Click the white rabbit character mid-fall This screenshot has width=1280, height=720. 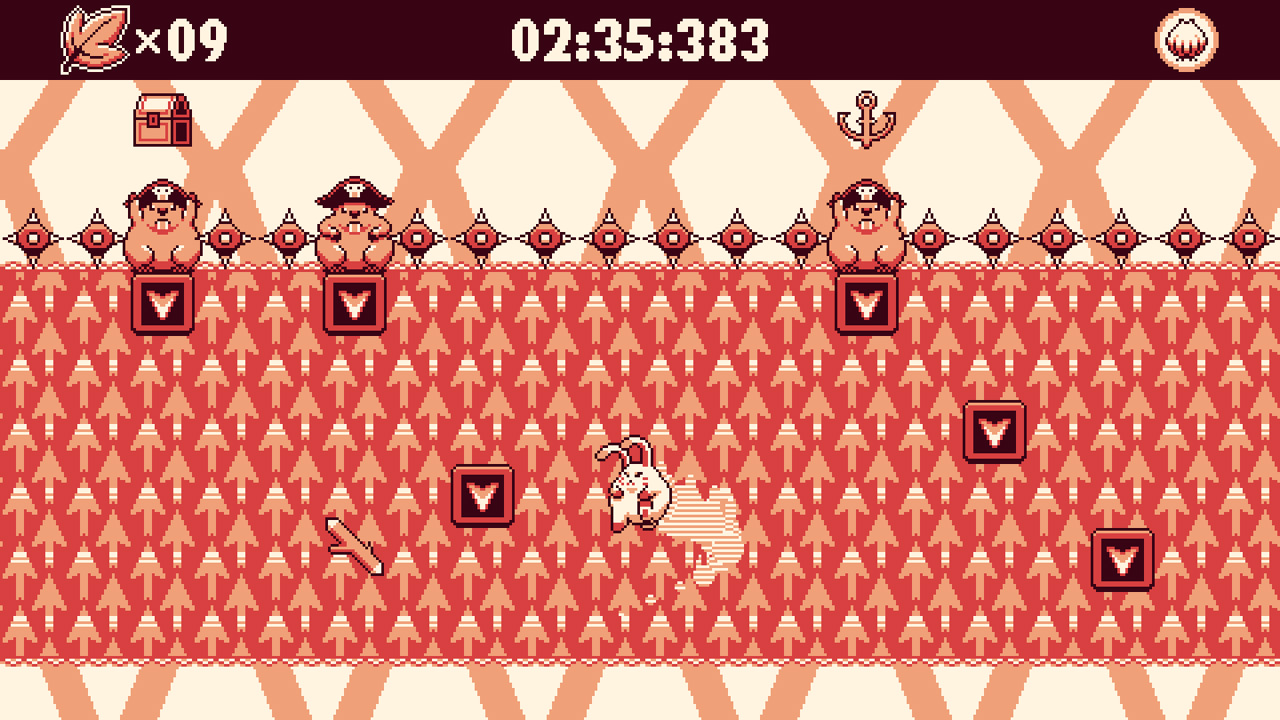coord(637,490)
